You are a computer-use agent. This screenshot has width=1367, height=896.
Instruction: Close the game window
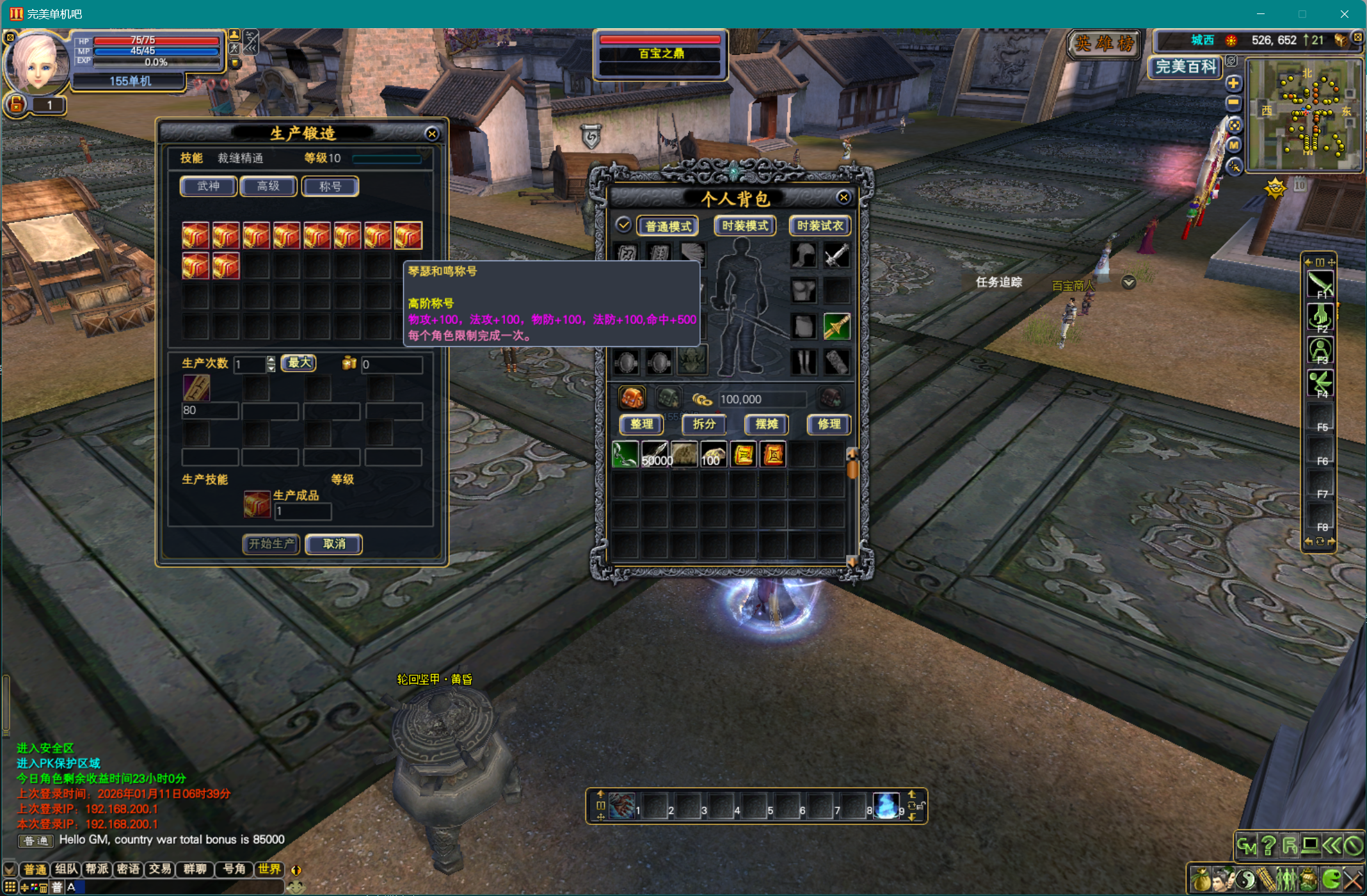pos(1344,14)
